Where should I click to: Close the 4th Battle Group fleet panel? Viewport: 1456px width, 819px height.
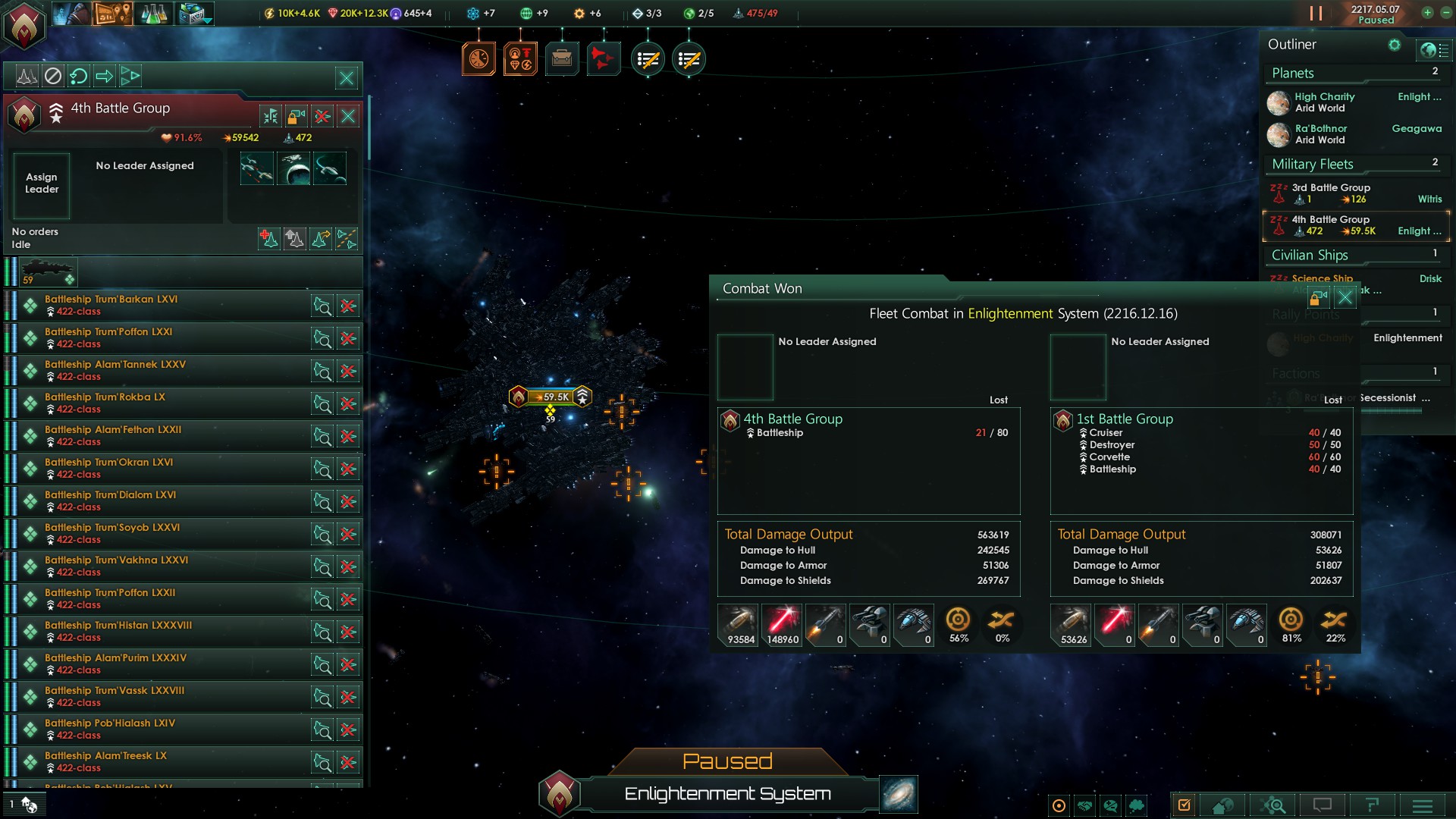(x=348, y=116)
